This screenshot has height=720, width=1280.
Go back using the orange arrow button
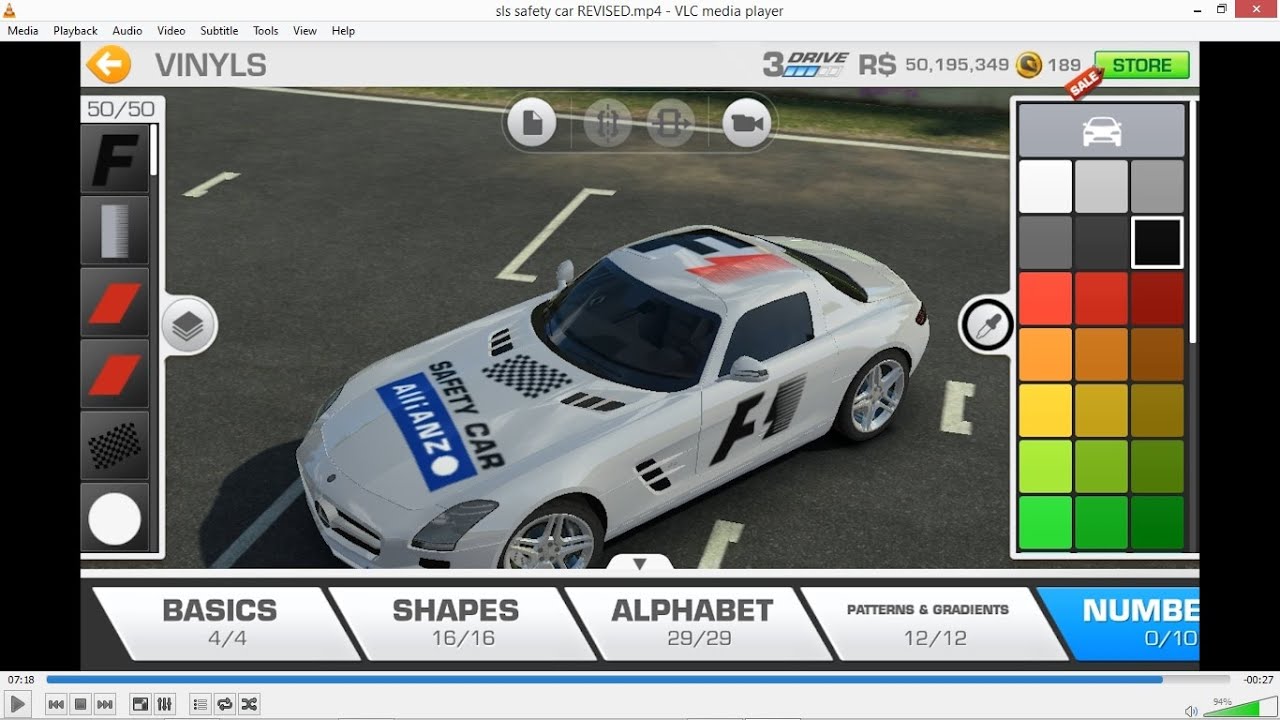coord(108,65)
